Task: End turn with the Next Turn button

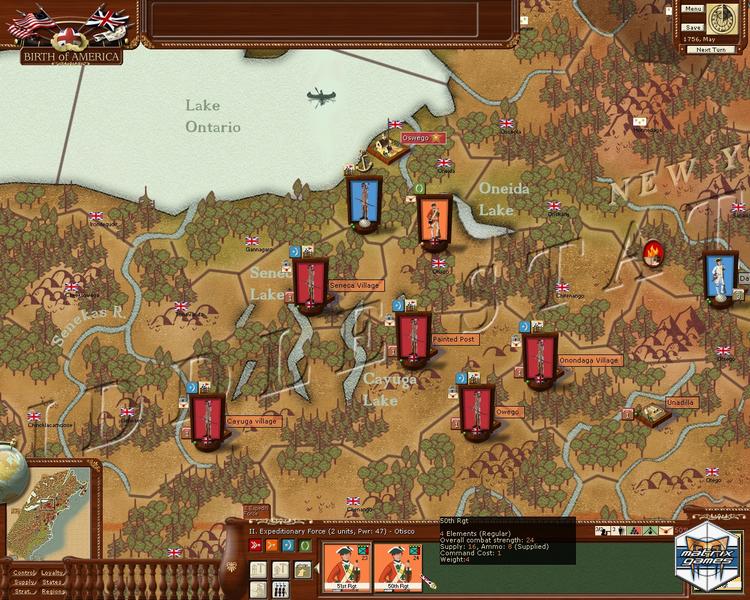Action: coord(711,49)
